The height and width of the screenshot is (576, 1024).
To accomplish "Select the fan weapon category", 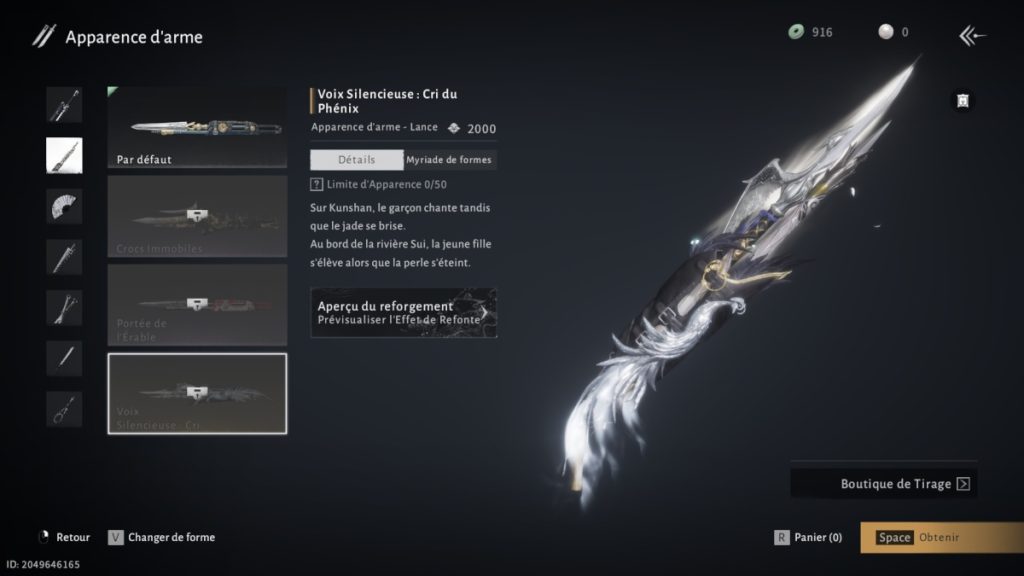I will tap(64, 206).
